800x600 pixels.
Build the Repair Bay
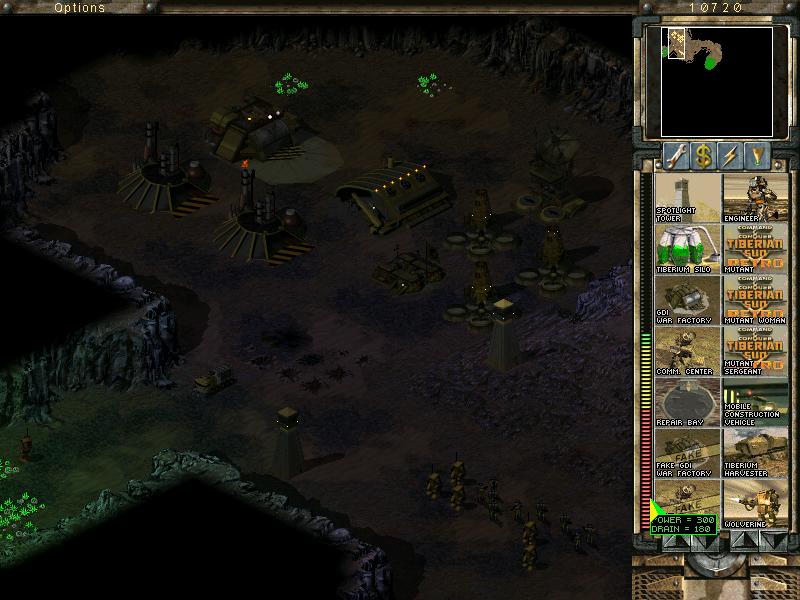(x=687, y=403)
